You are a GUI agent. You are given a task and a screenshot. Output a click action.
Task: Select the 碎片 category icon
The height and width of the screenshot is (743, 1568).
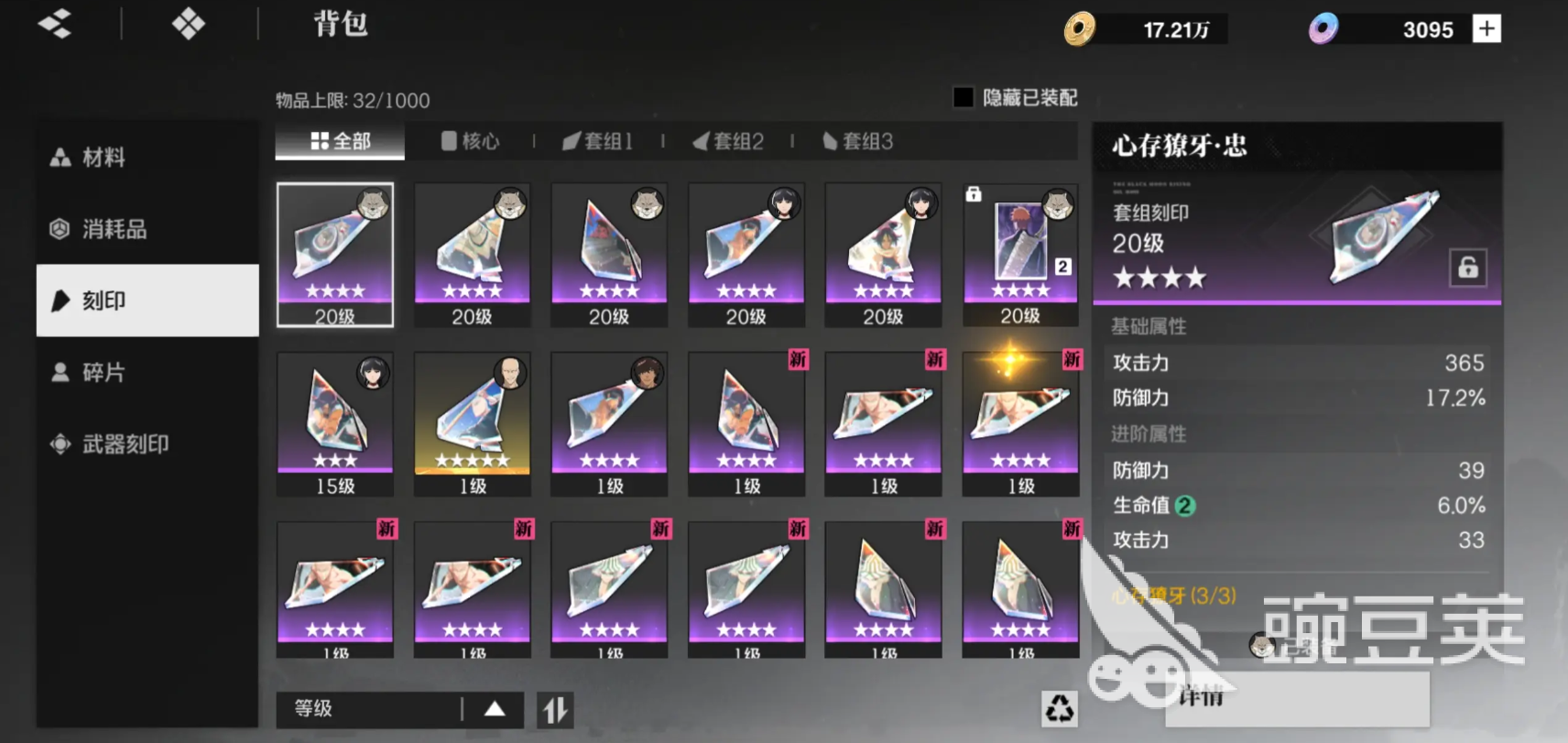pyautogui.click(x=60, y=372)
